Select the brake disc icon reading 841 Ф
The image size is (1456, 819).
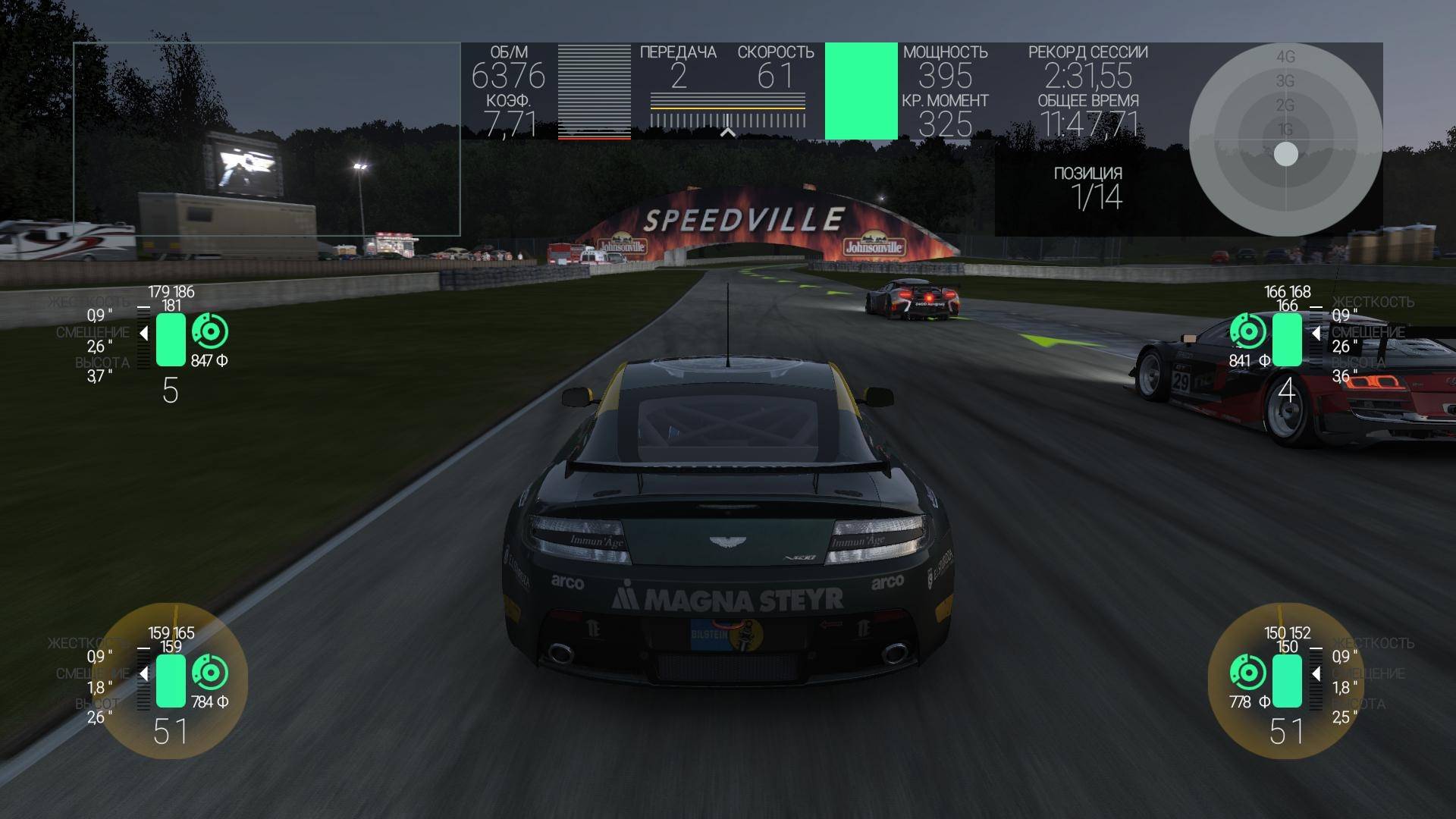(x=1247, y=331)
